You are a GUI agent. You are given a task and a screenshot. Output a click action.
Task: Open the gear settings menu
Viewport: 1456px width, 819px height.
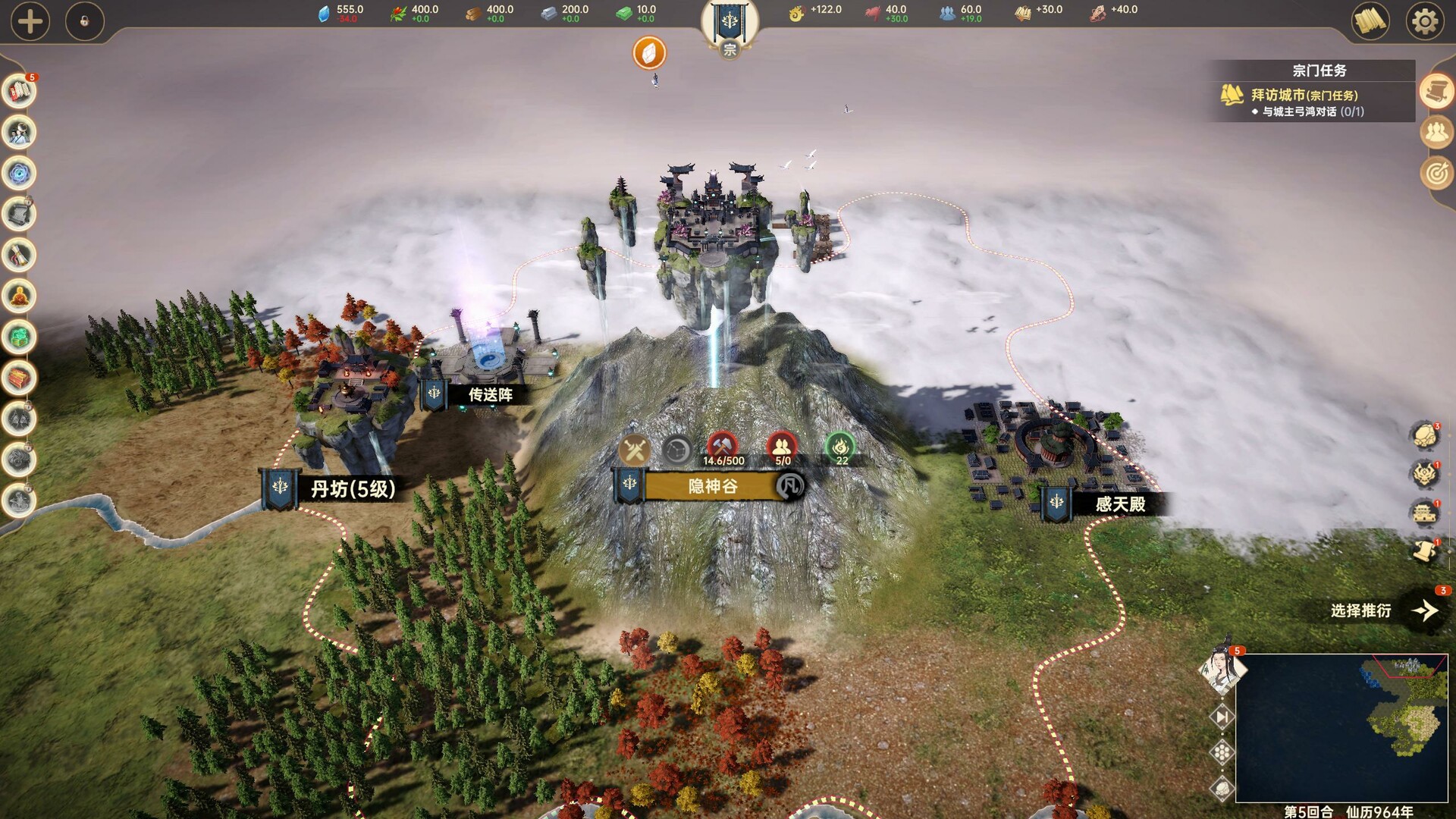[x=1424, y=21]
